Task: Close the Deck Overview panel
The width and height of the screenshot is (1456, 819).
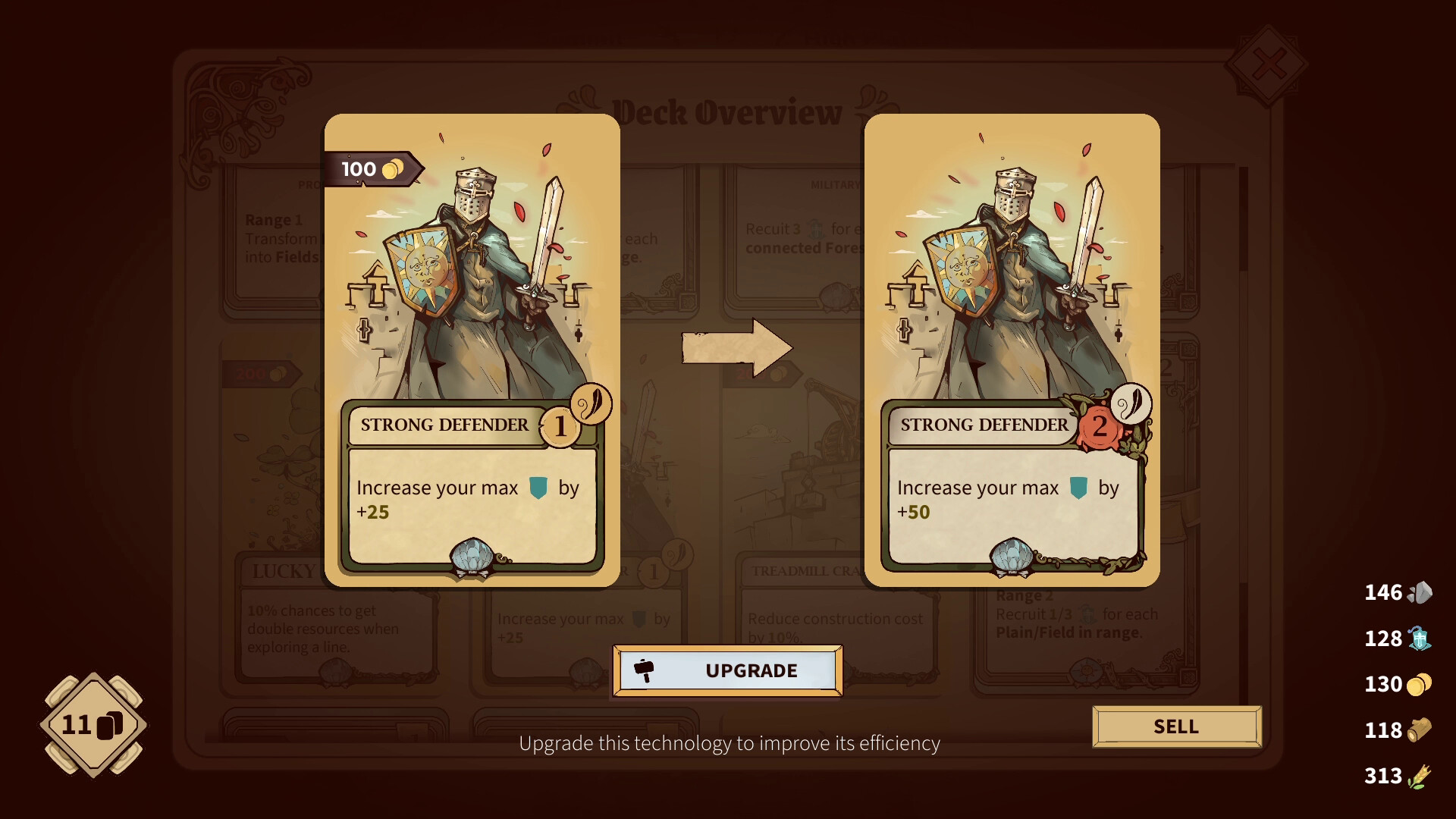Action: coord(1268,65)
